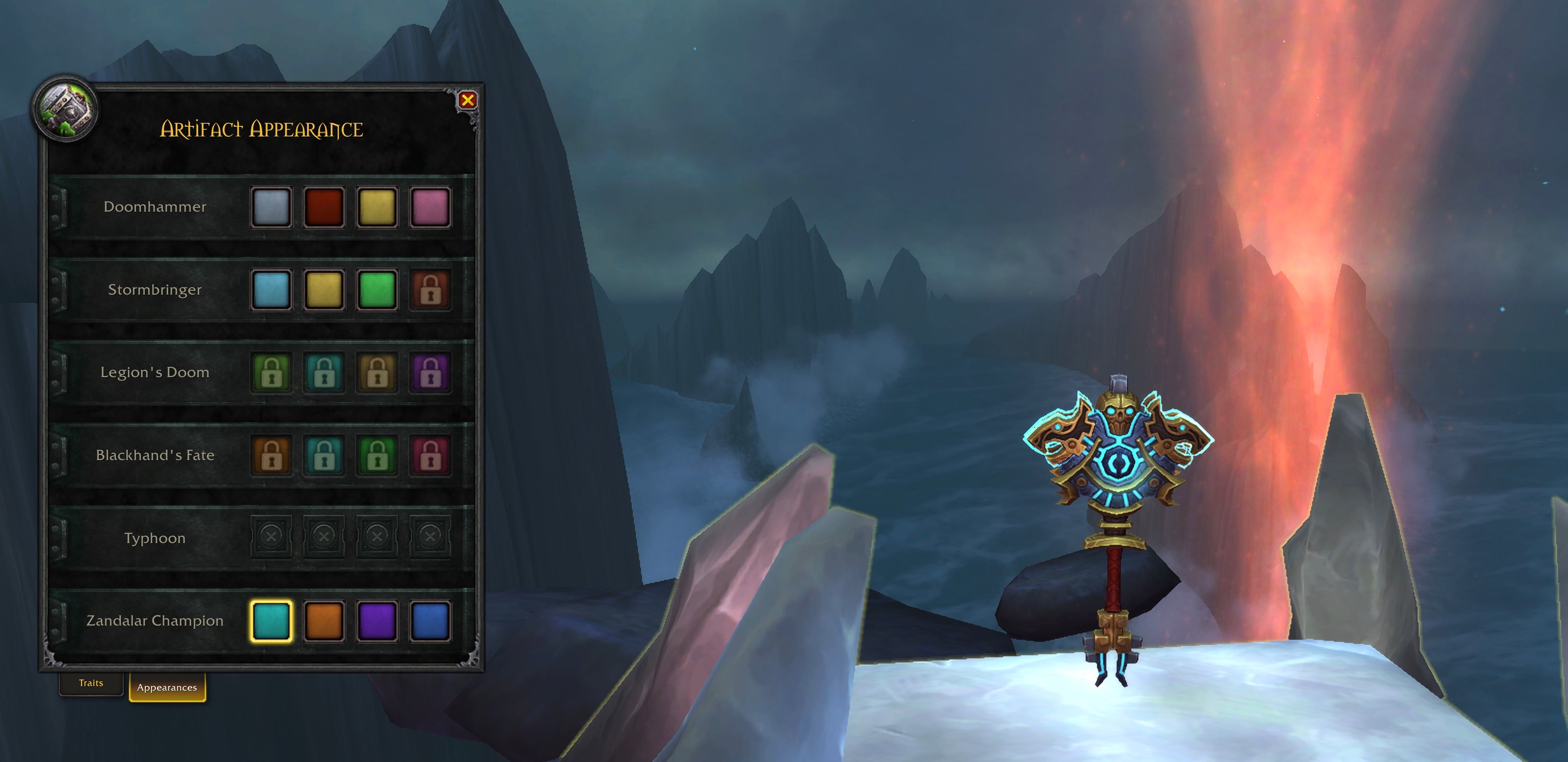Select the orange Zandalar Champion tint

pos(324,621)
